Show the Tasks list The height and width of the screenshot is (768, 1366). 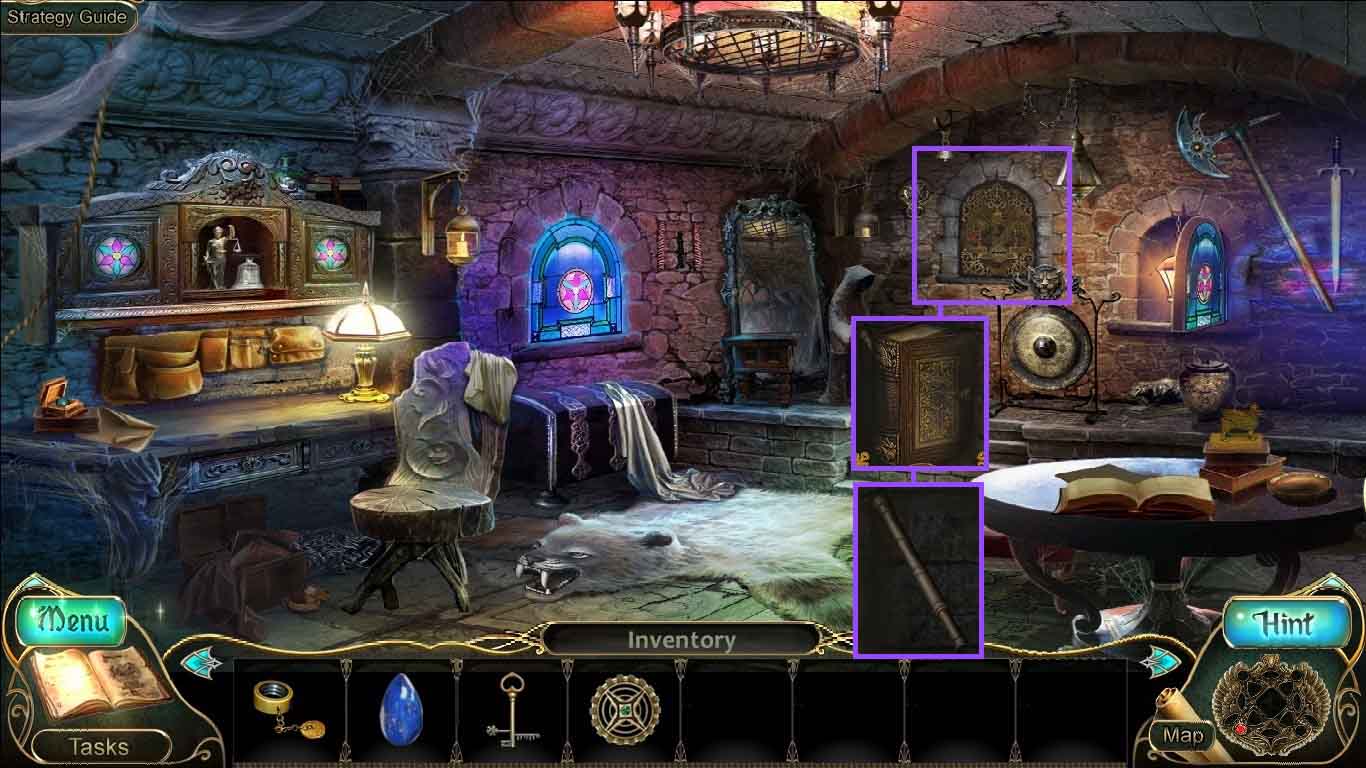point(98,746)
